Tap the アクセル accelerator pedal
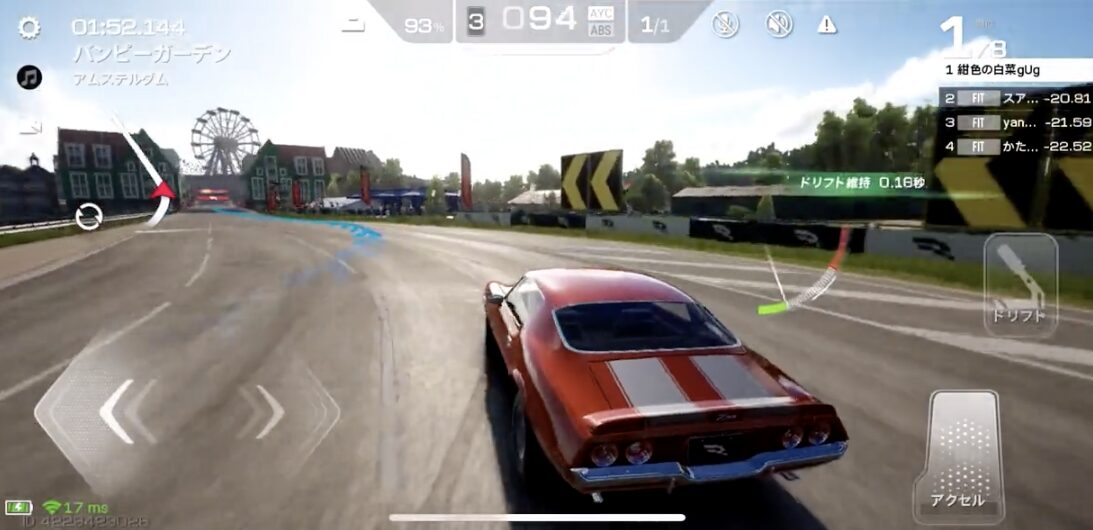The image size is (1093, 530). coord(957,456)
